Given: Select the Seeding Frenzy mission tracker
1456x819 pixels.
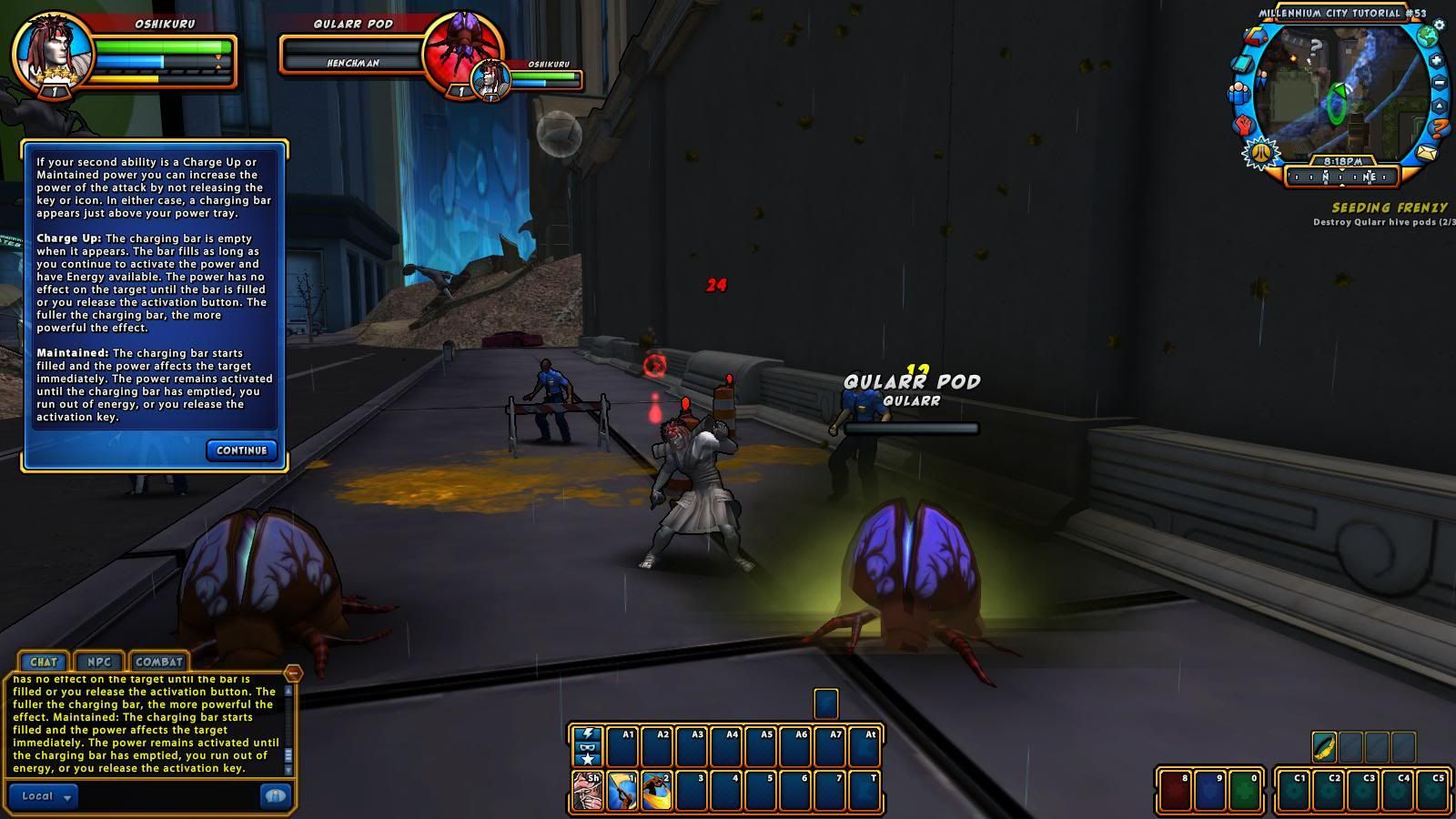Looking at the screenshot, I should tap(1389, 208).
